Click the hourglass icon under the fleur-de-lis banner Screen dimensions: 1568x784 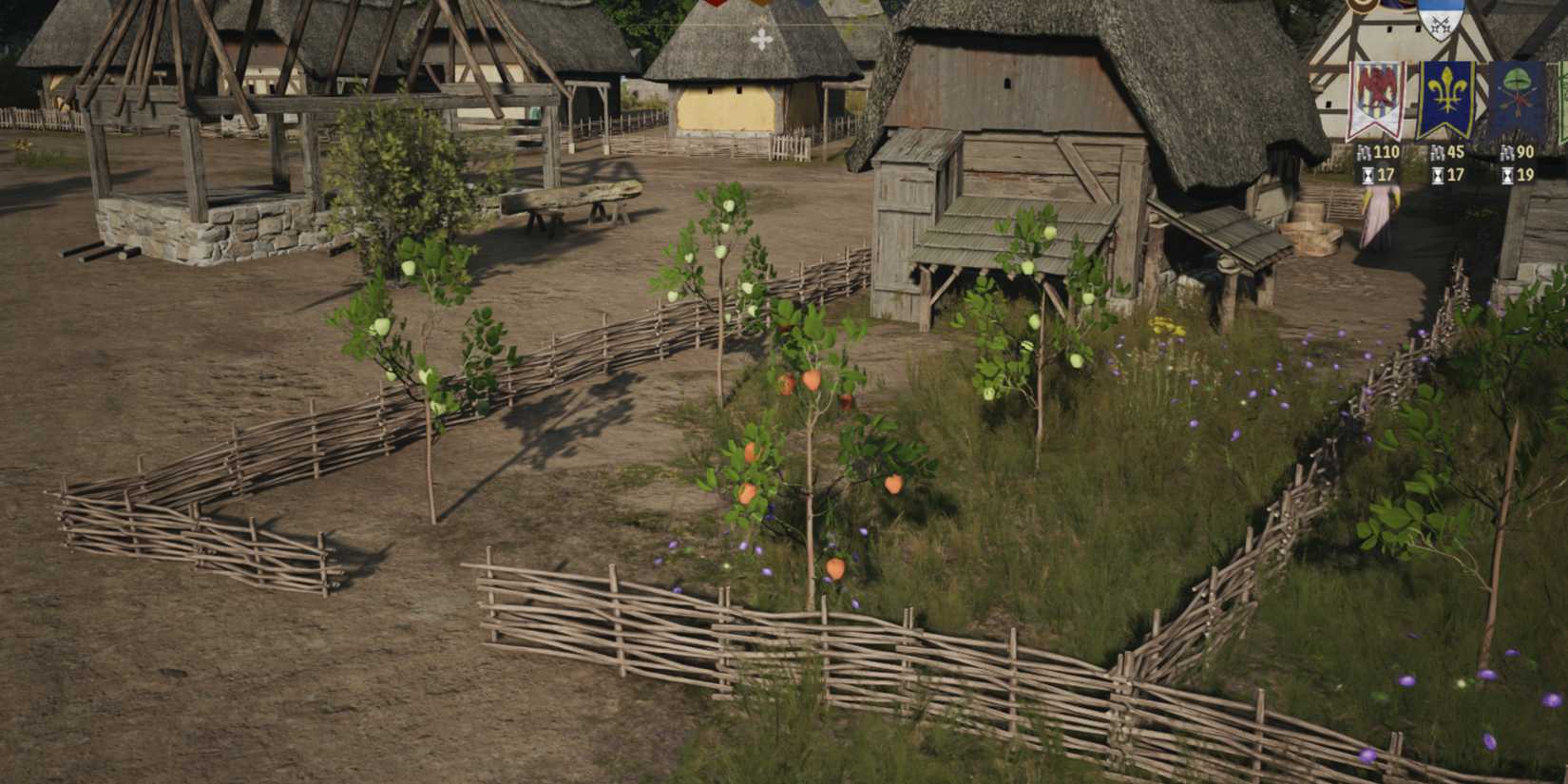tap(1438, 176)
